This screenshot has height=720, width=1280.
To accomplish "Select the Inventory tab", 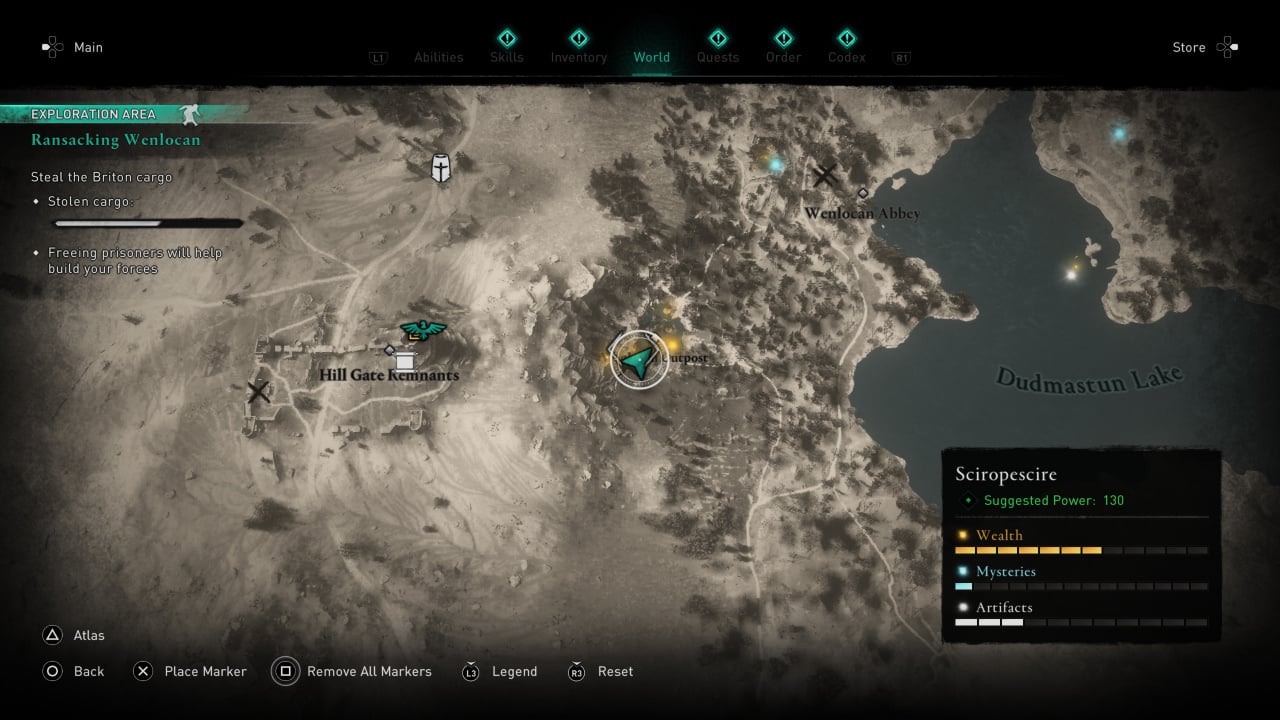I will (x=578, y=57).
